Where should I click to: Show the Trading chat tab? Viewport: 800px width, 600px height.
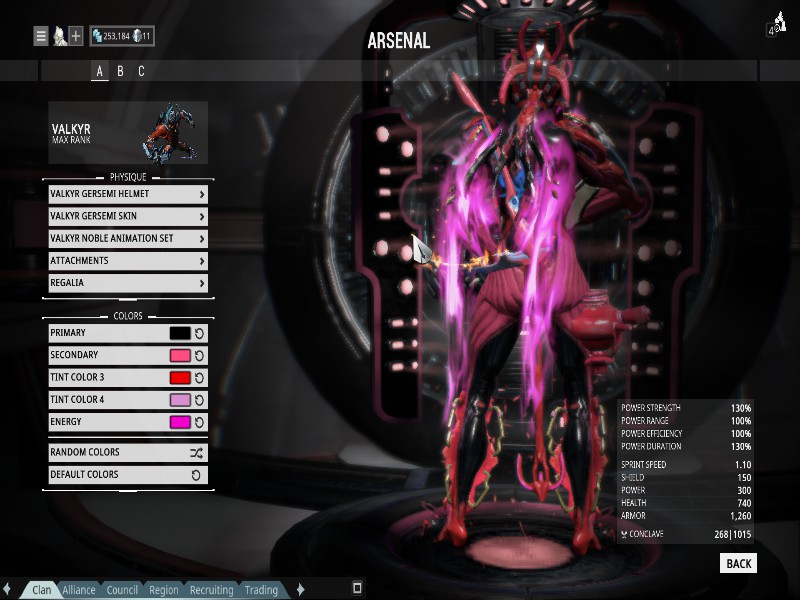(x=261, y=590)
